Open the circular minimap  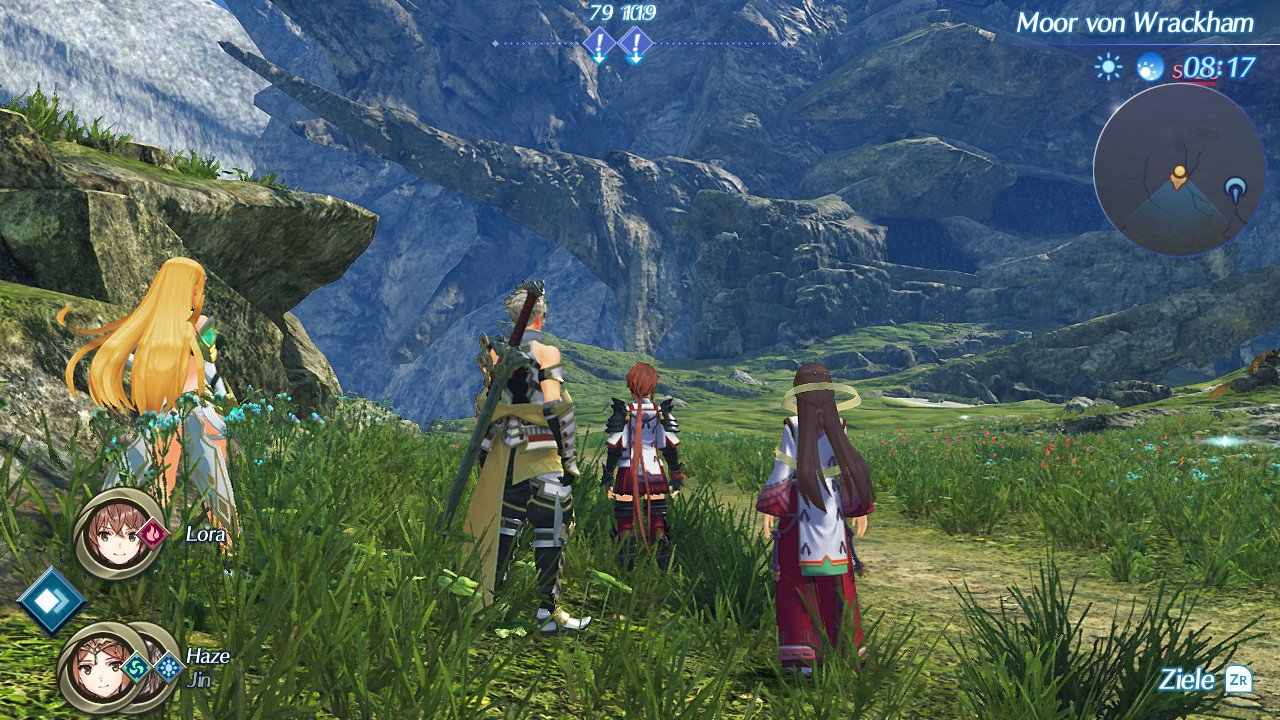[1177, 169]
